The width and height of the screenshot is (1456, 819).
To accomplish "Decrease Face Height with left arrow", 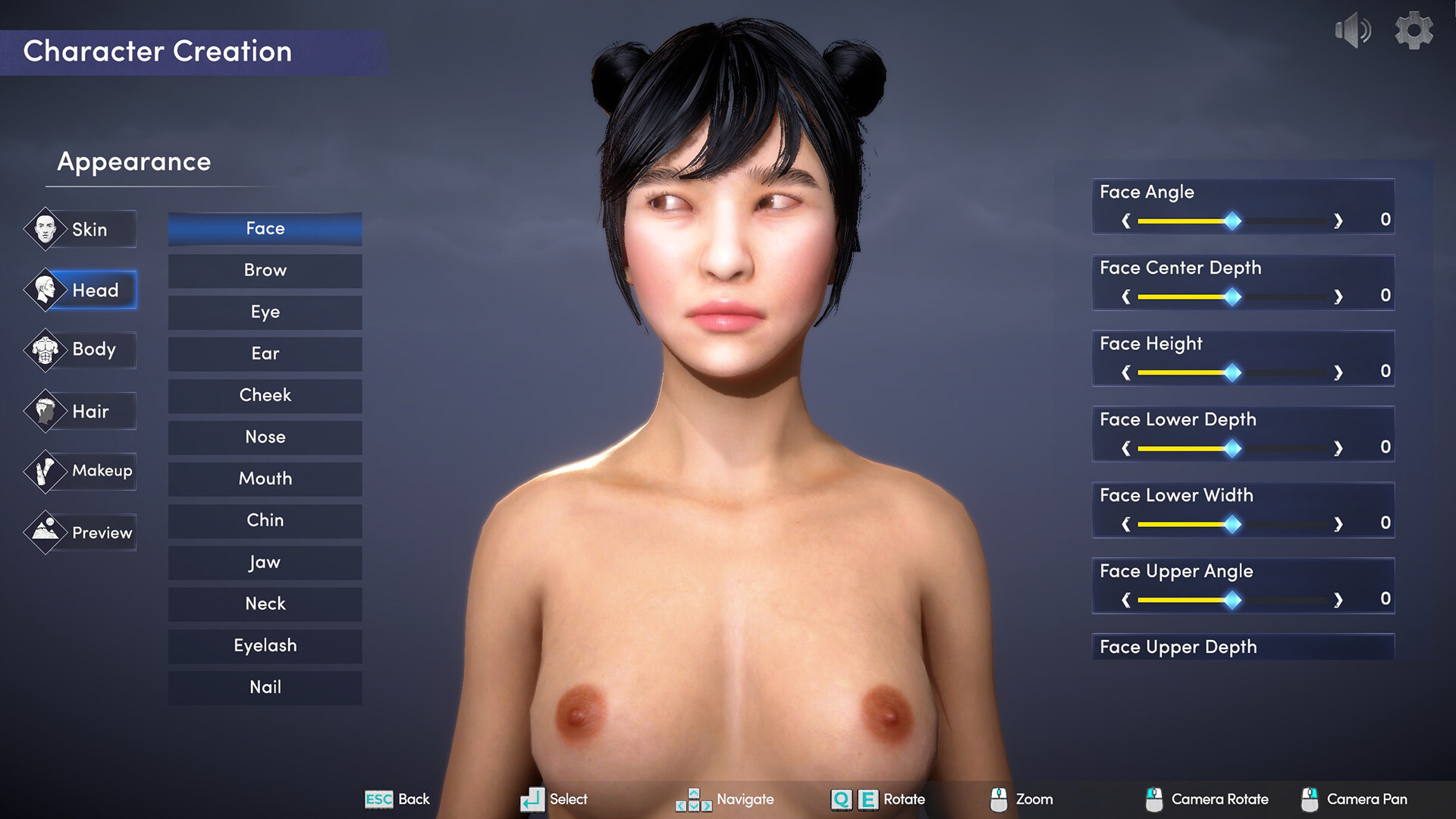I will pyautogui.click(x=1126, y=372).
